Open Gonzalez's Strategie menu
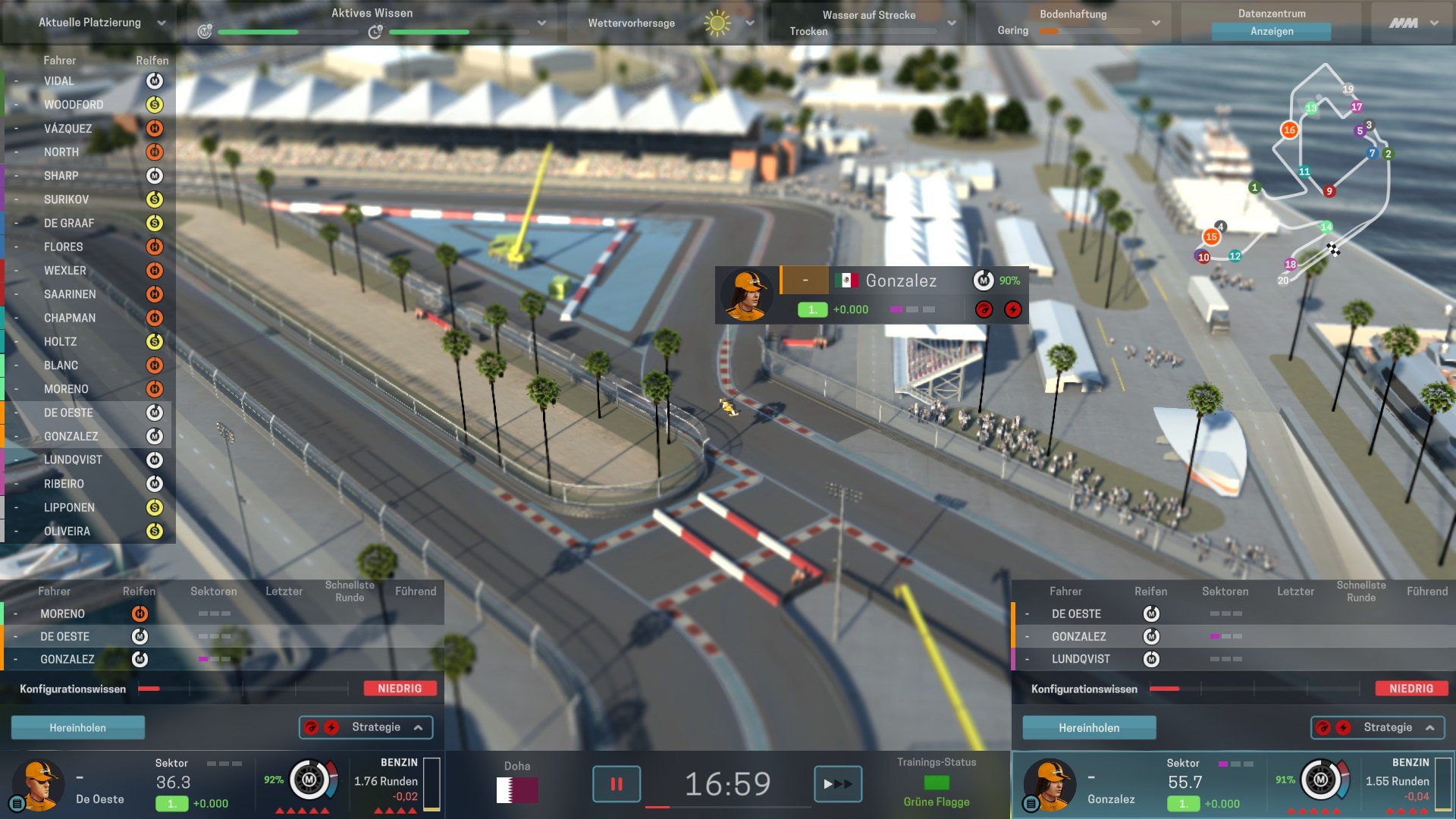Image resolution: width=1456 pixels, height=819 pixels. [1378, 728]
